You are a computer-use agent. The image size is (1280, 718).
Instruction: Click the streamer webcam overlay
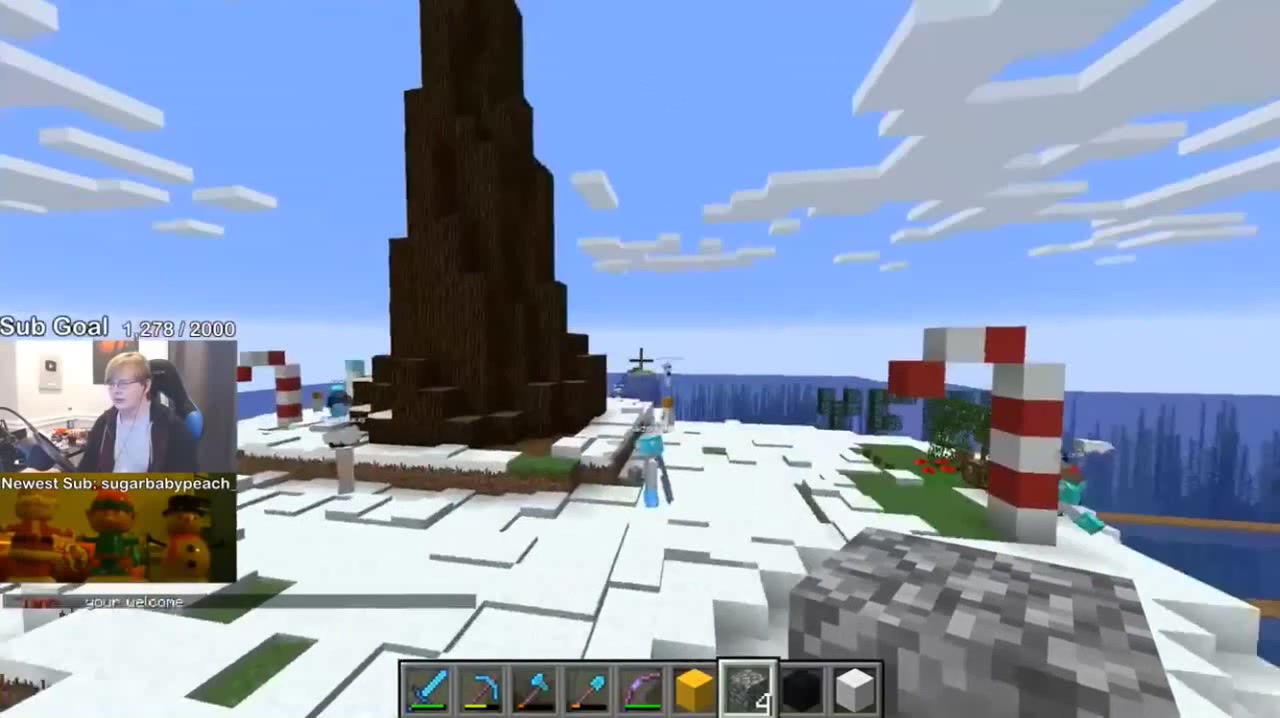[x=118, y=406]
